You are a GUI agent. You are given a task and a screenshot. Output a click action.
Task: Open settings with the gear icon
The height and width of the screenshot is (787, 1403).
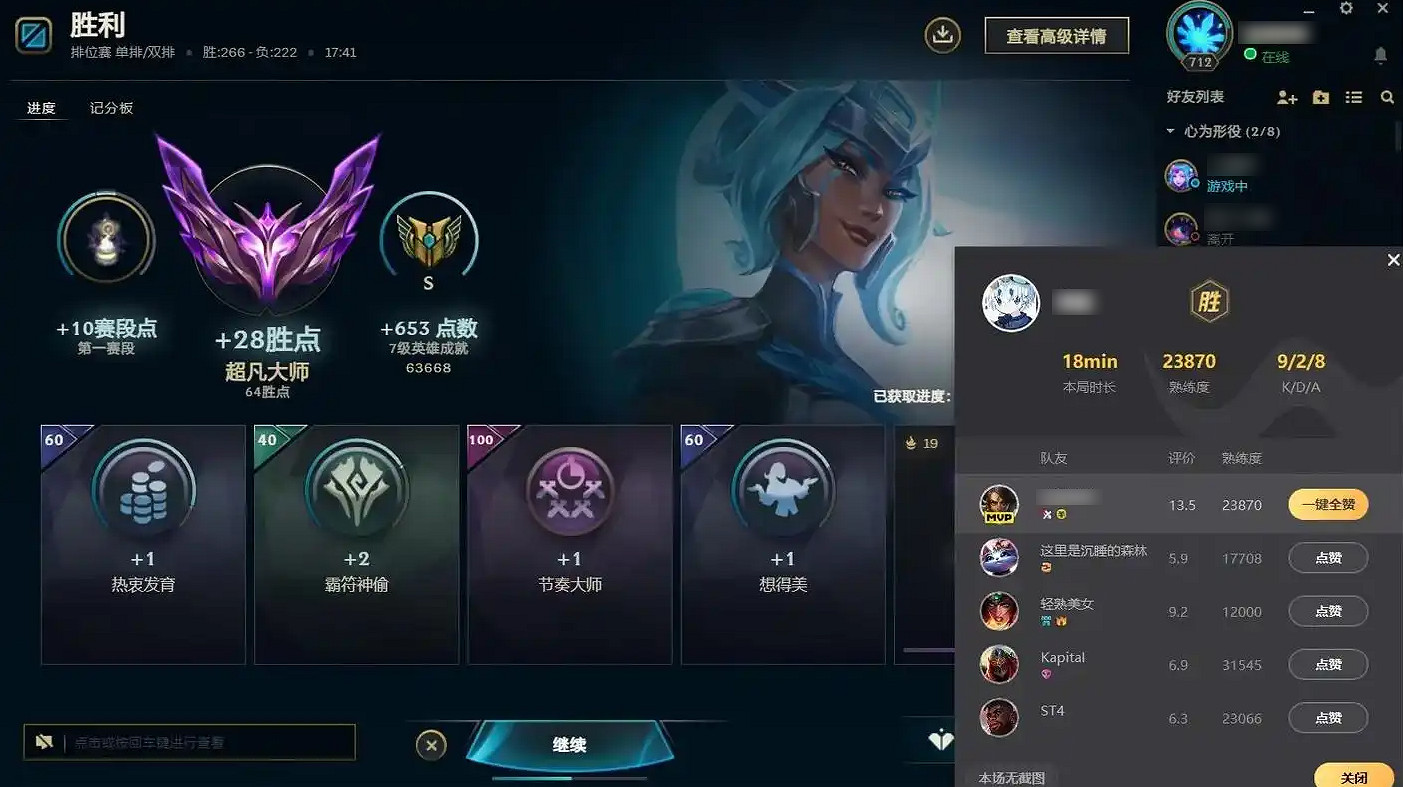pos(1346,9)
